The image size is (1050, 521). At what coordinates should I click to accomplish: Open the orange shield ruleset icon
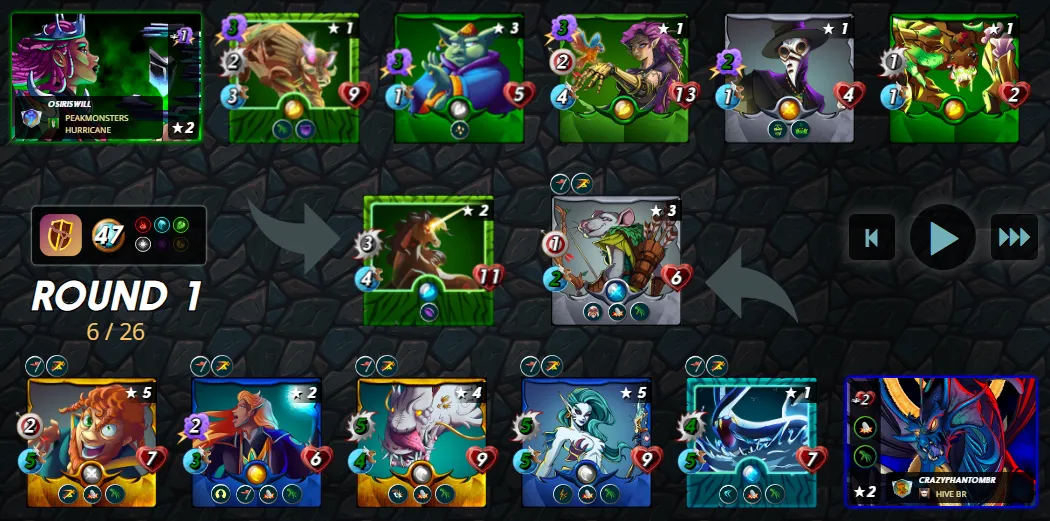click(58, 235)
